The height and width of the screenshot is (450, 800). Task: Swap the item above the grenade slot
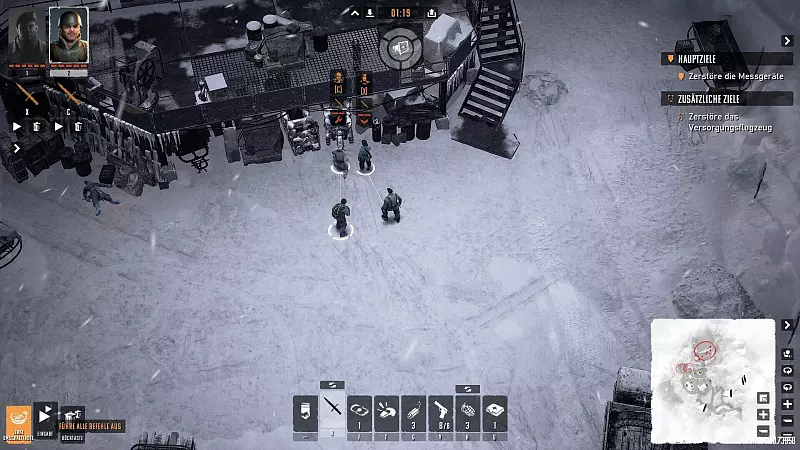coord(467,388)
